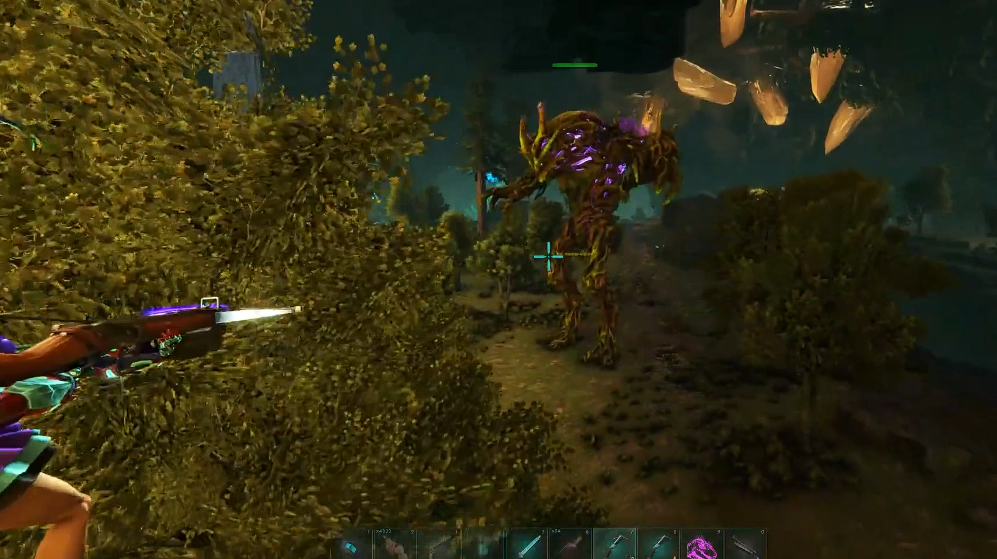This screenshot has height=559, width=997.
Task: Equip the sword from the hotbar
Action: [x=525, y=545]
